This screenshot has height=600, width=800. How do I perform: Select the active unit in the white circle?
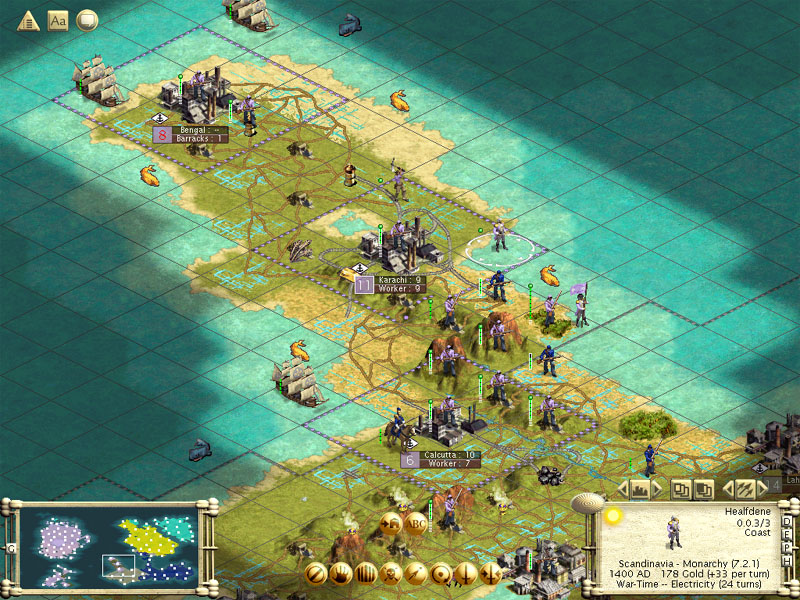click(499, 238)
